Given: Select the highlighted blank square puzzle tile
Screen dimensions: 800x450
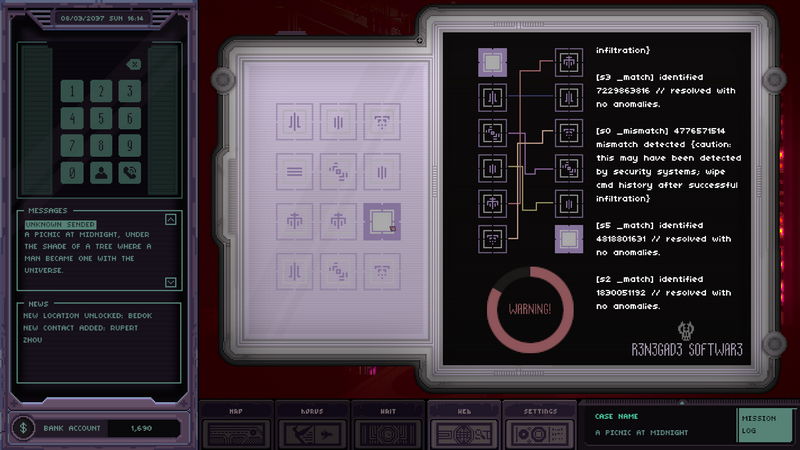Looking at the screenshot, I should point(381,221).
